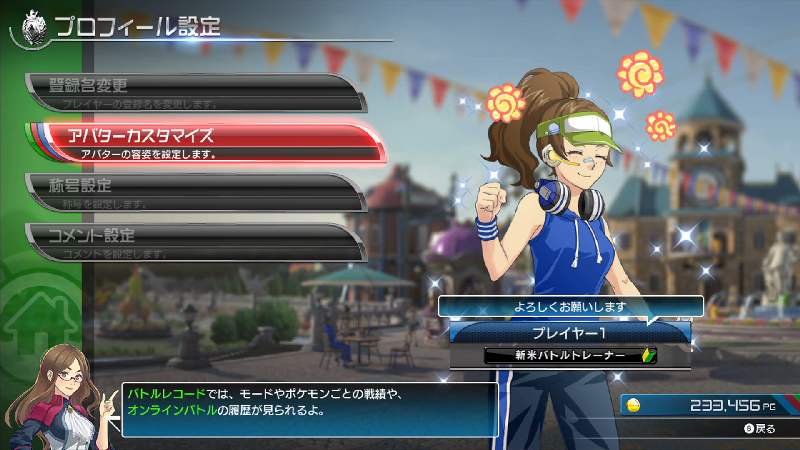Click the プレイヤー1 name plate
Image resolution: width=800 pixels, height=450 pixels.
[570, 331]
